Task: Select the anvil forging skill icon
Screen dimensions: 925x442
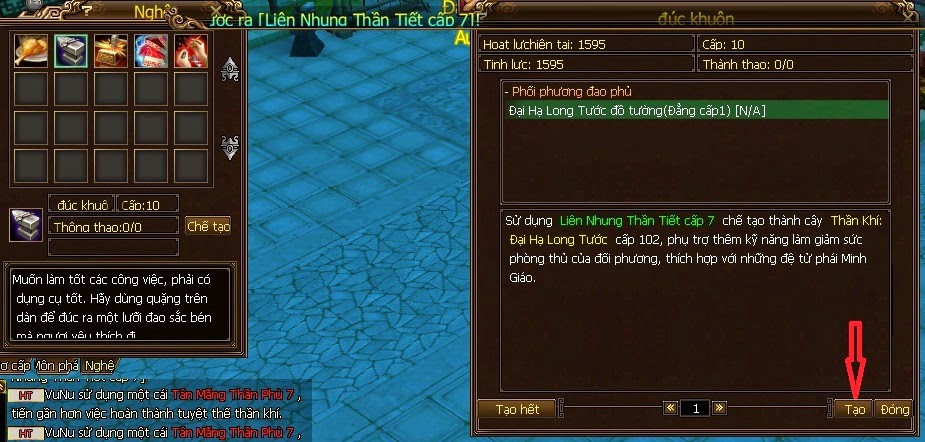Action: tap(69, 49)
